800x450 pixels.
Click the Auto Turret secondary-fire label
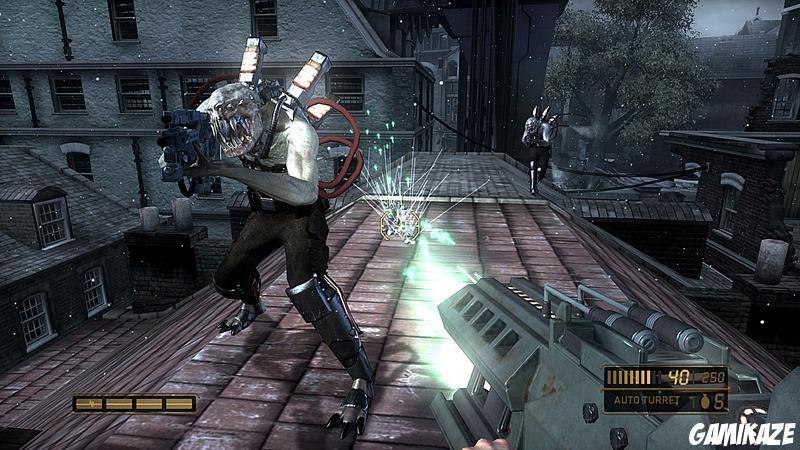(647, 402)
